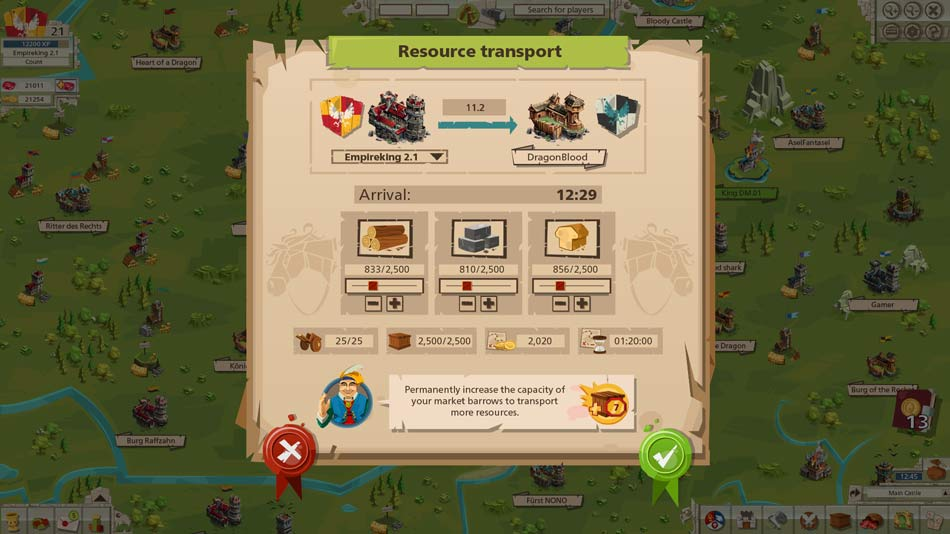Increase the food amount with plus
The height and width of the screenshot is (534, 950).
click(x=582, y=304)
